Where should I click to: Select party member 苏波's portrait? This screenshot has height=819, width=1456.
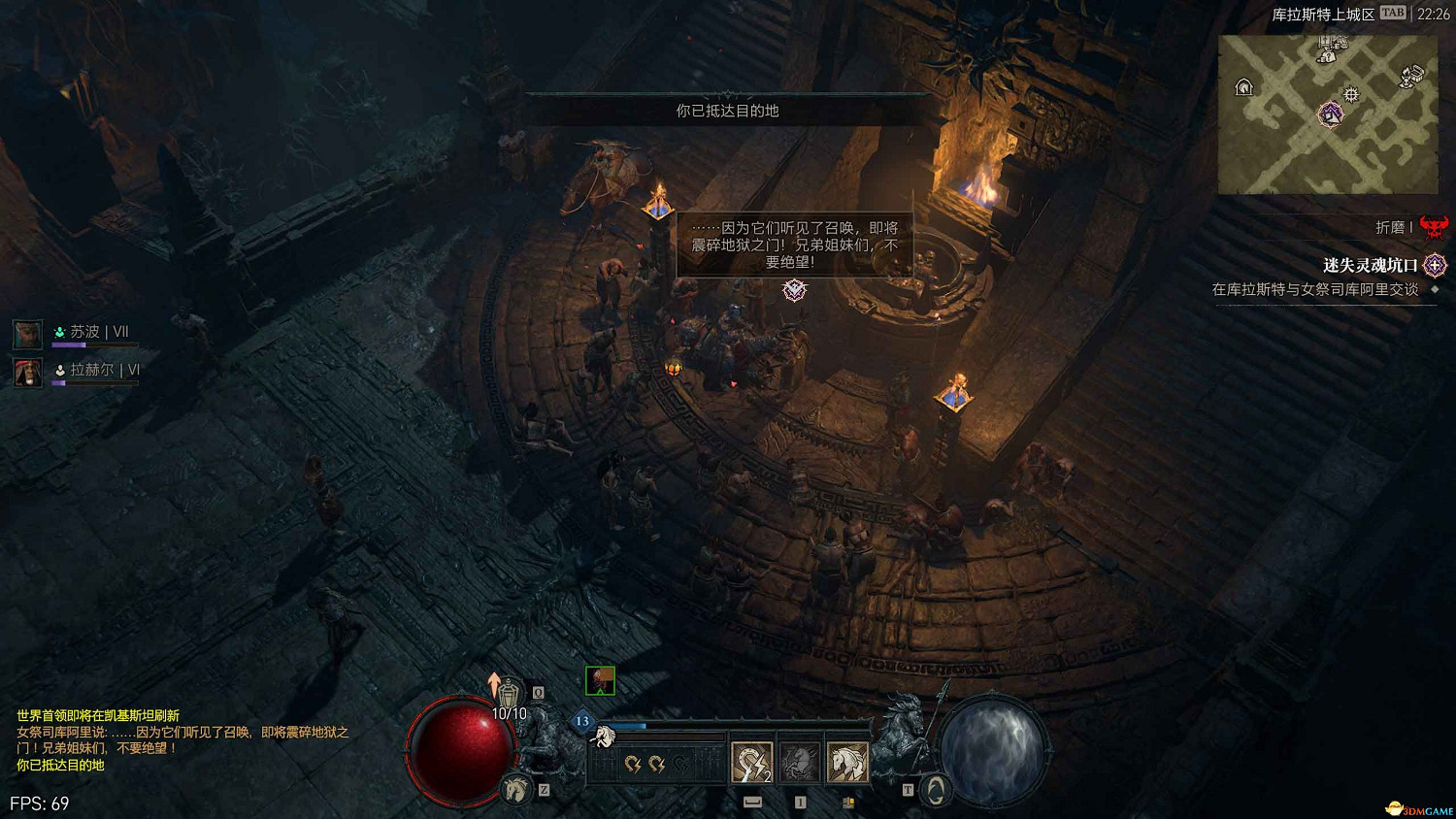click(x=27, y=334)
